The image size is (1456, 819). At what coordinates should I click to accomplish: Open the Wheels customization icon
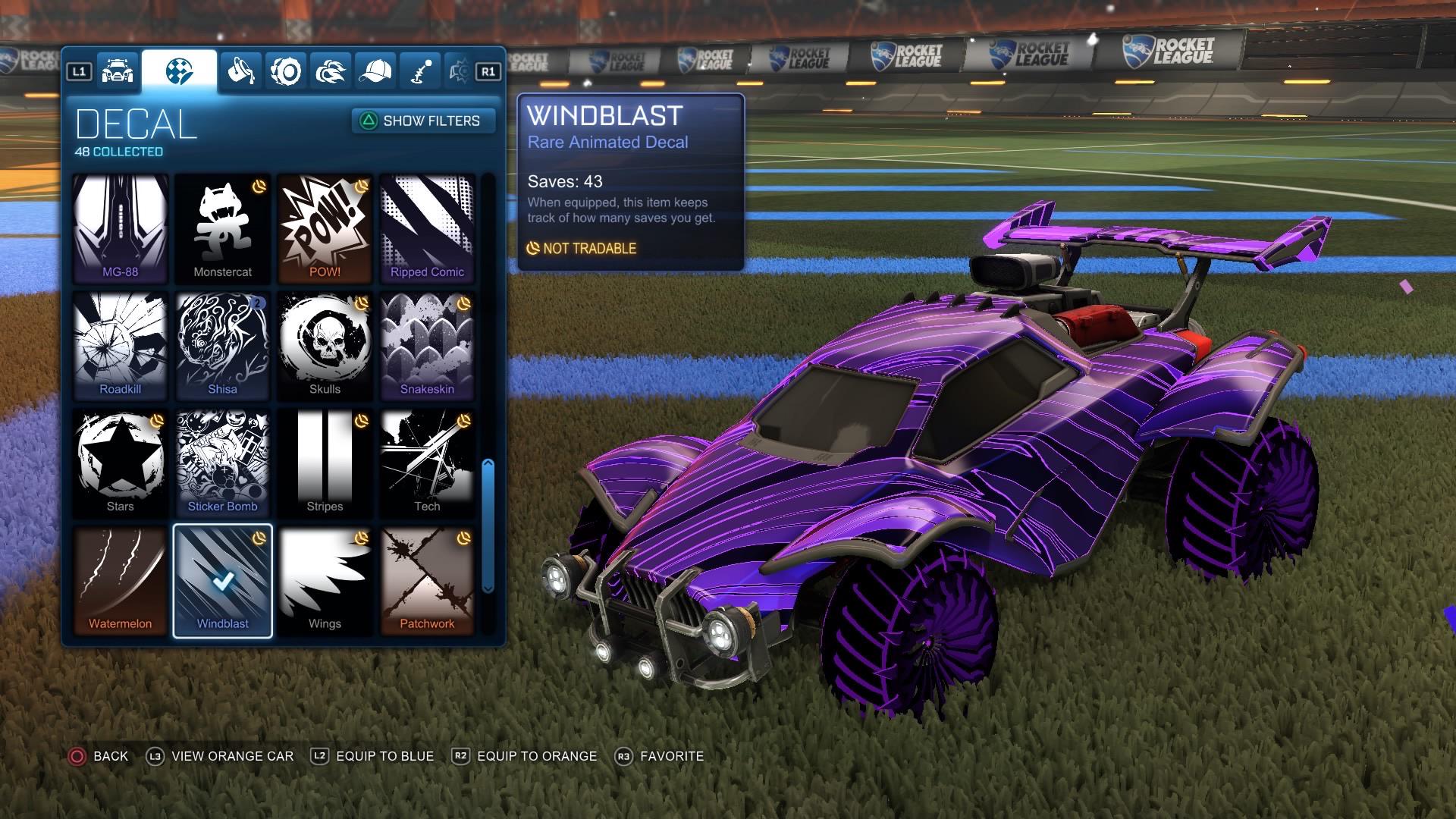tap(287, 70)
